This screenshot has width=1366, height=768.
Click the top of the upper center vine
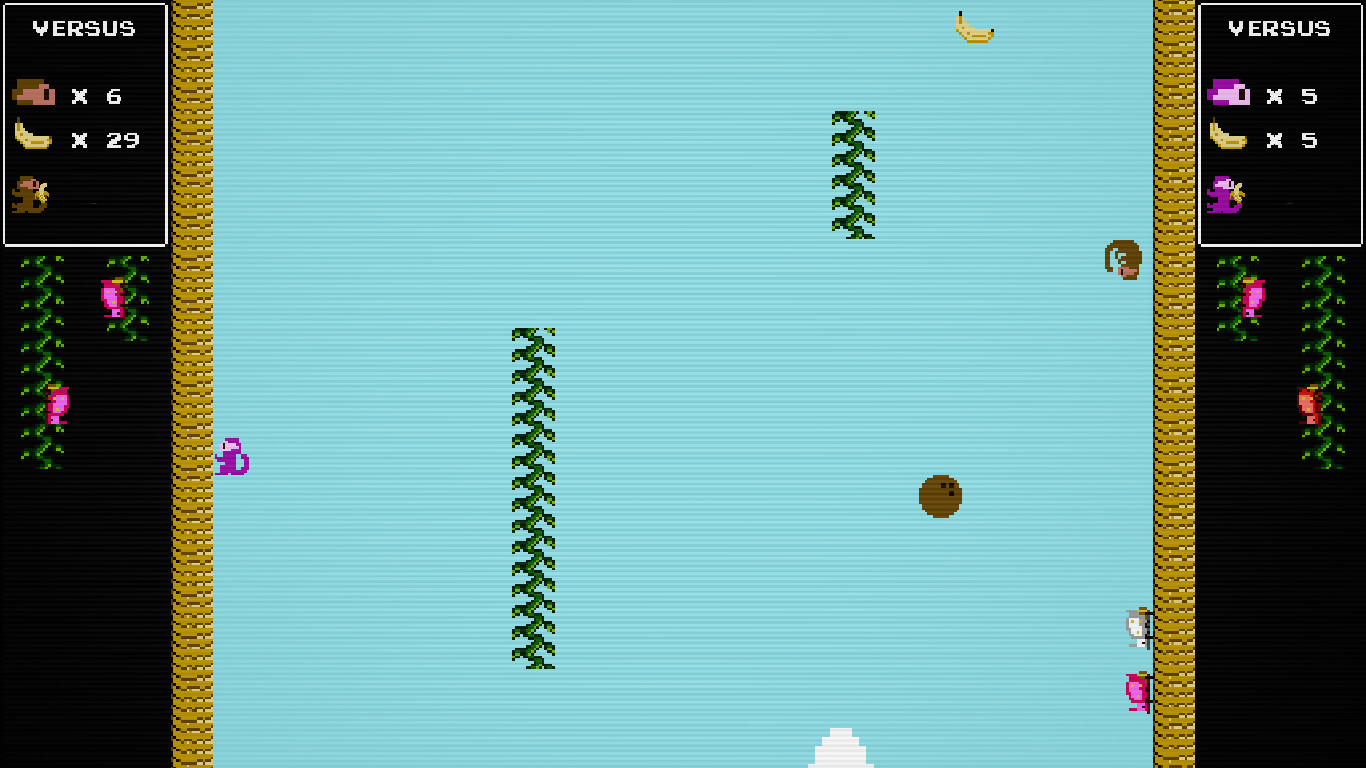click(851, 118)
